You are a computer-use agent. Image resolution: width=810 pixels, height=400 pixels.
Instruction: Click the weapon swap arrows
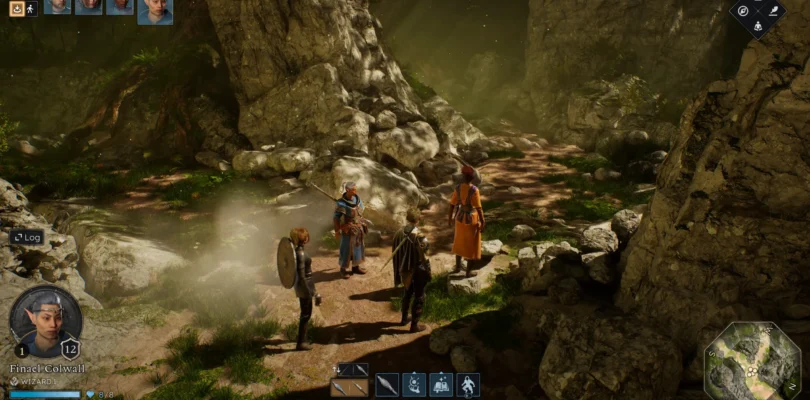pos(336,369)
